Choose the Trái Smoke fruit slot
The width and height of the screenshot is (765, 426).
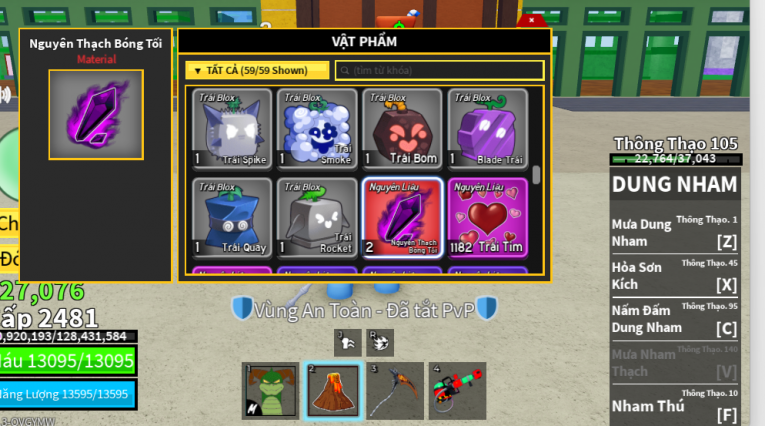tap(318, 127)
